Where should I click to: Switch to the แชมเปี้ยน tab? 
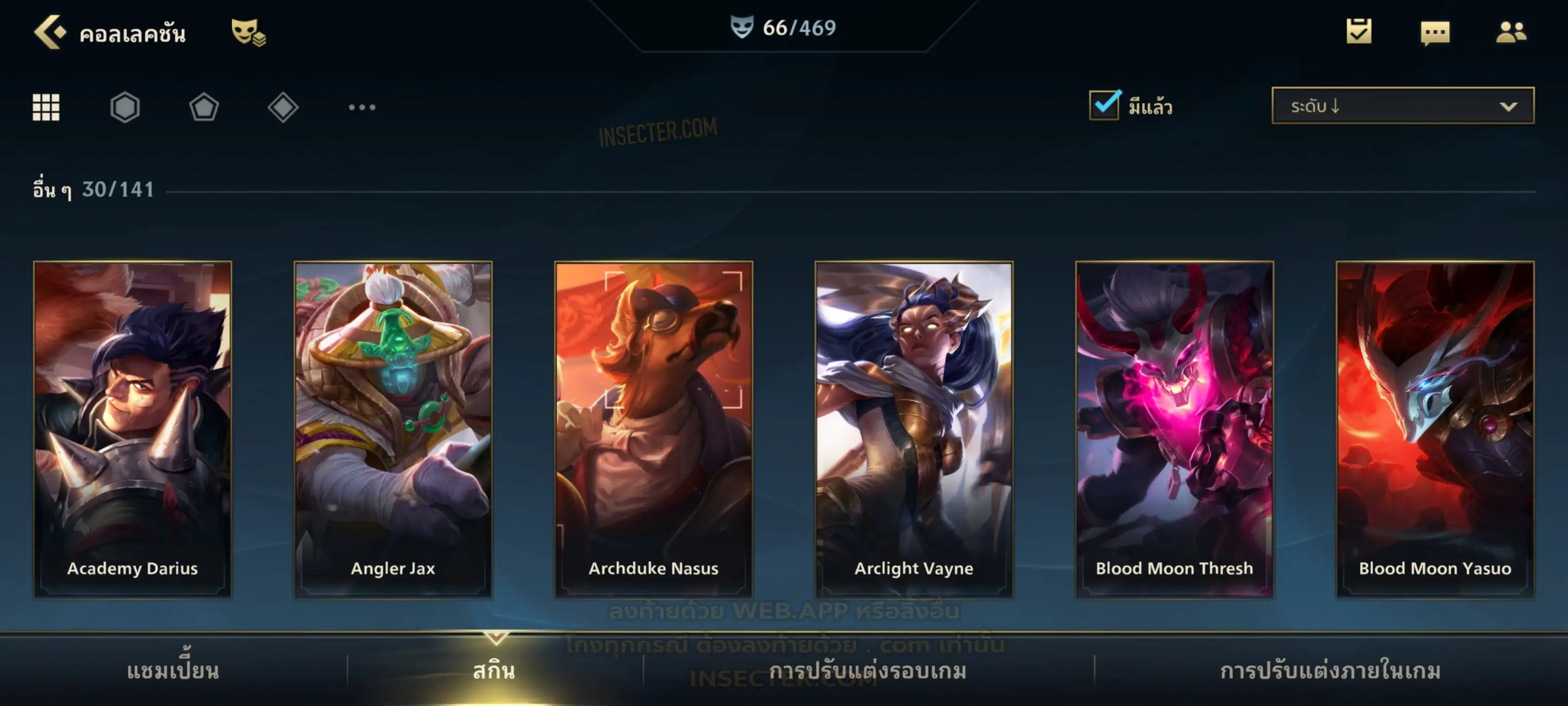[x=173, y=671]
